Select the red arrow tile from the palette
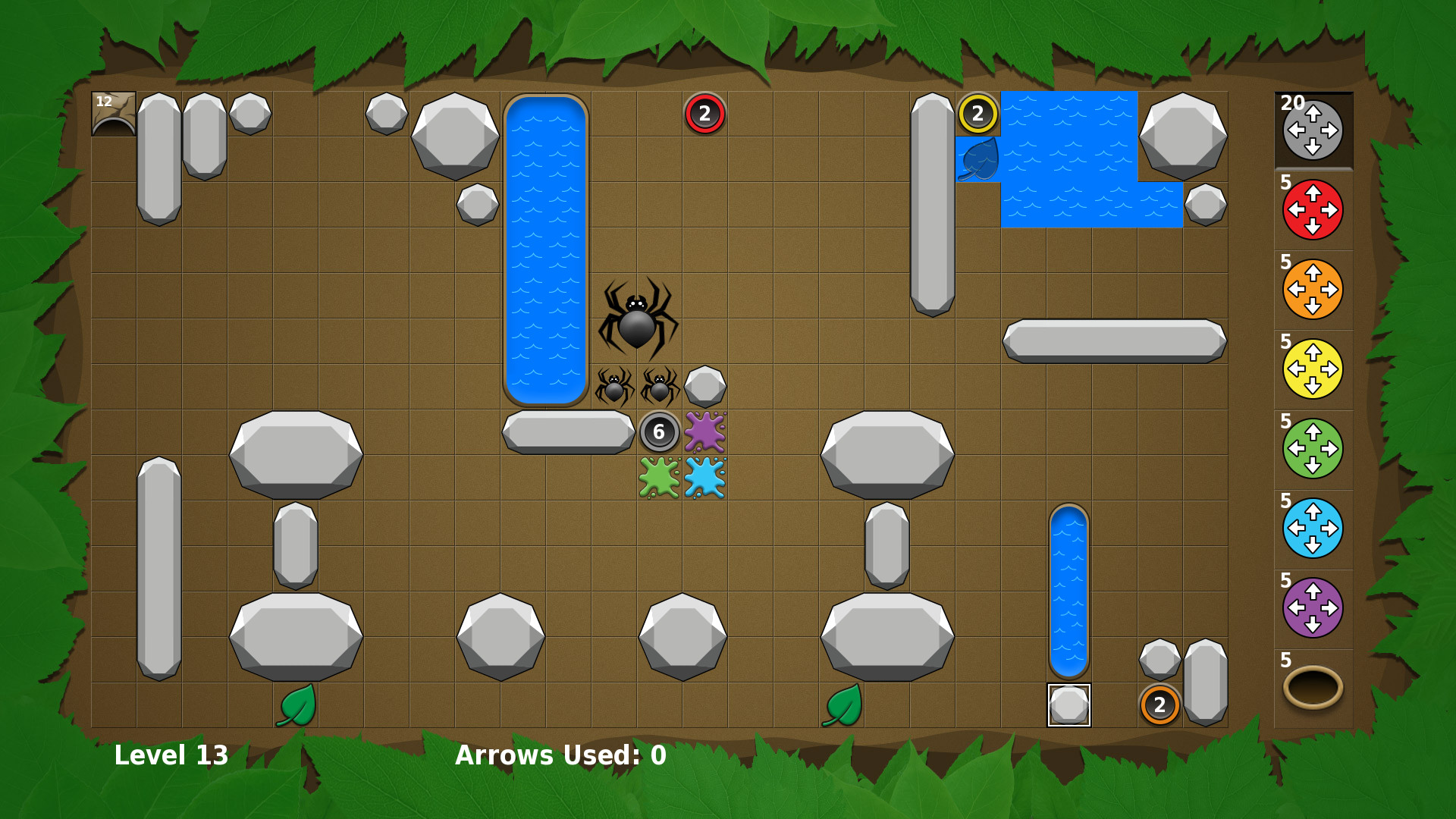Viewport: 1456px width, 819px height. [1313, 210]
